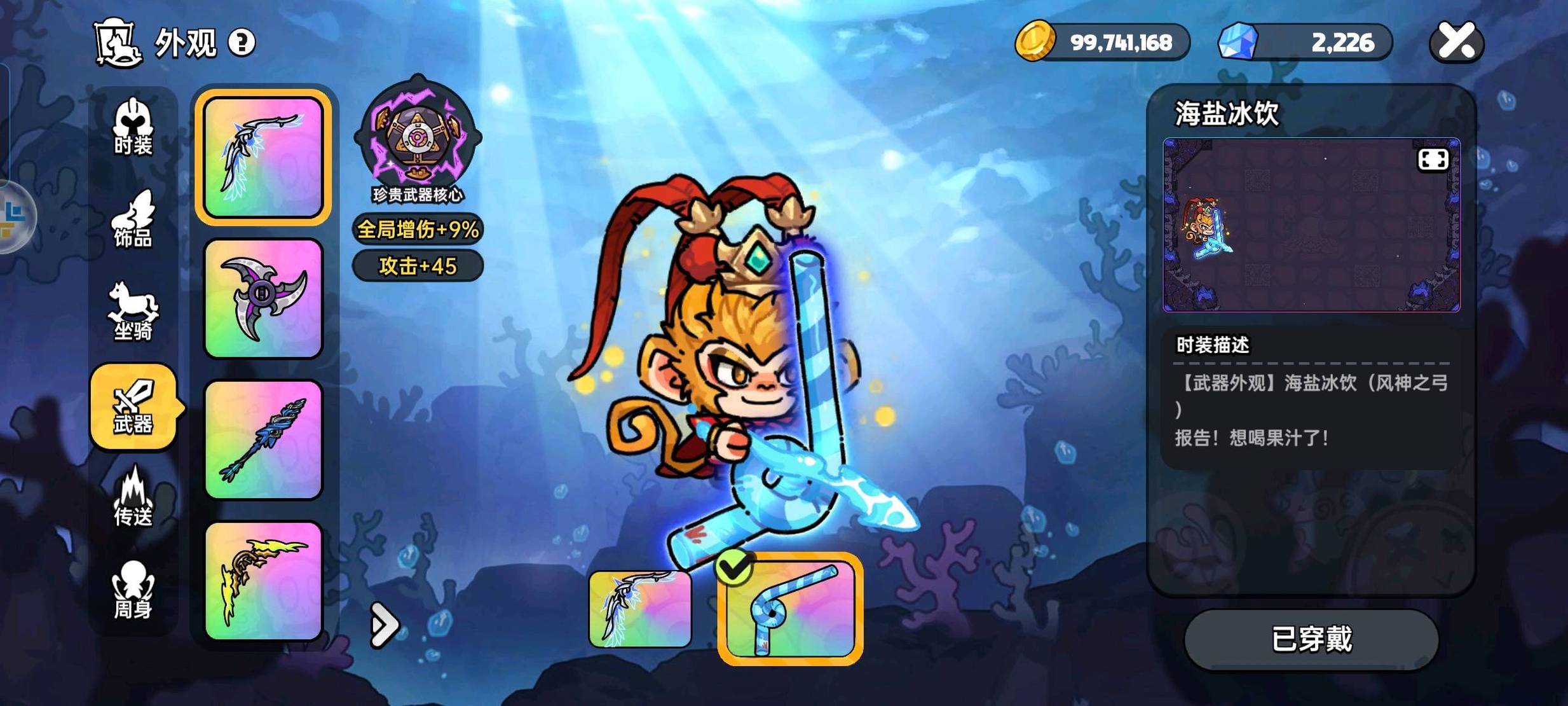Switch to the 饰品 accessories tab
1568x706 pixels.
pyautogui.click(x=133, y=220)
